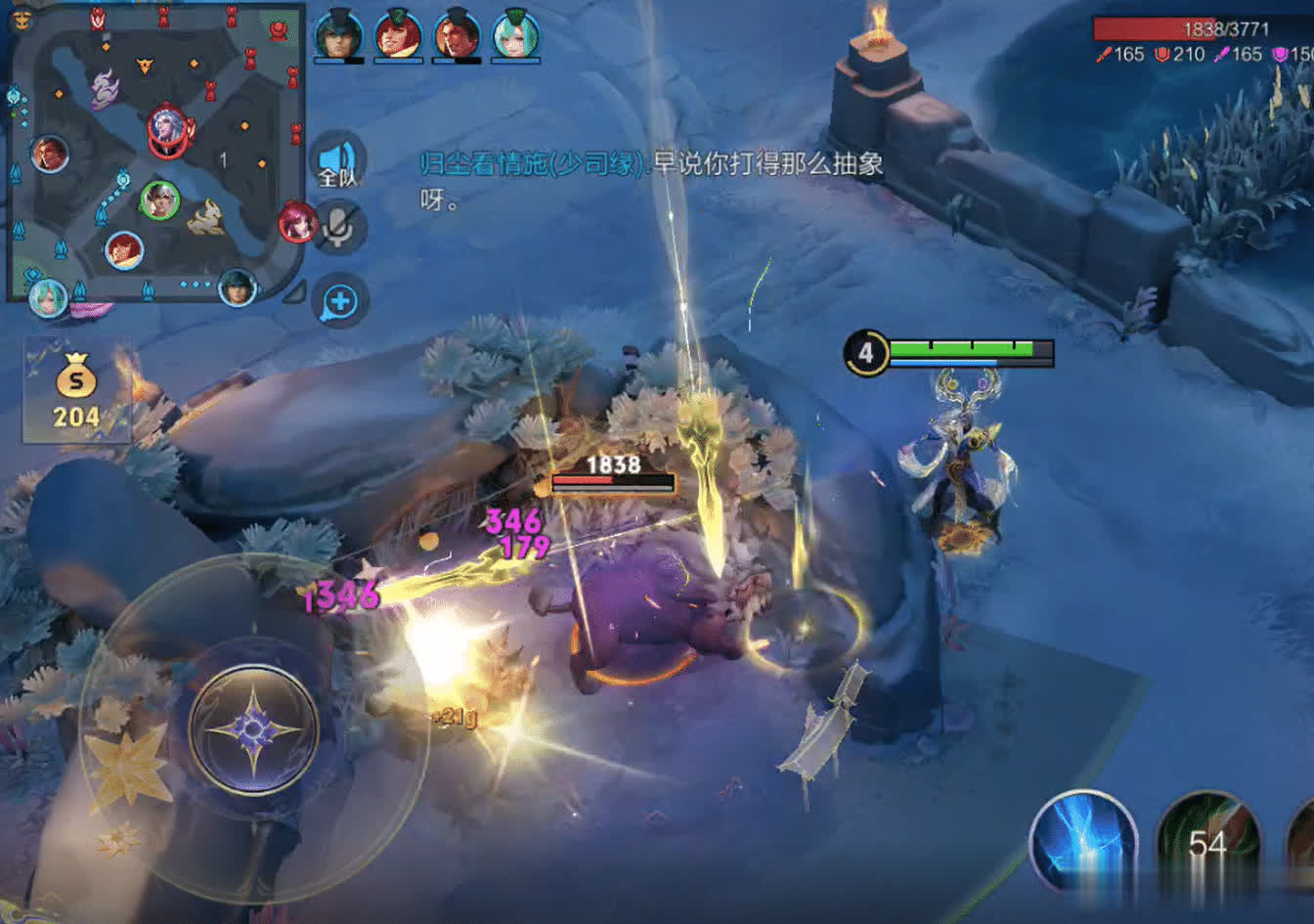Tap the movement joystick center knob
Image resolution: width=1314 pixels, height=924 pixels.
pyautogui.click(x=253, y=729)
